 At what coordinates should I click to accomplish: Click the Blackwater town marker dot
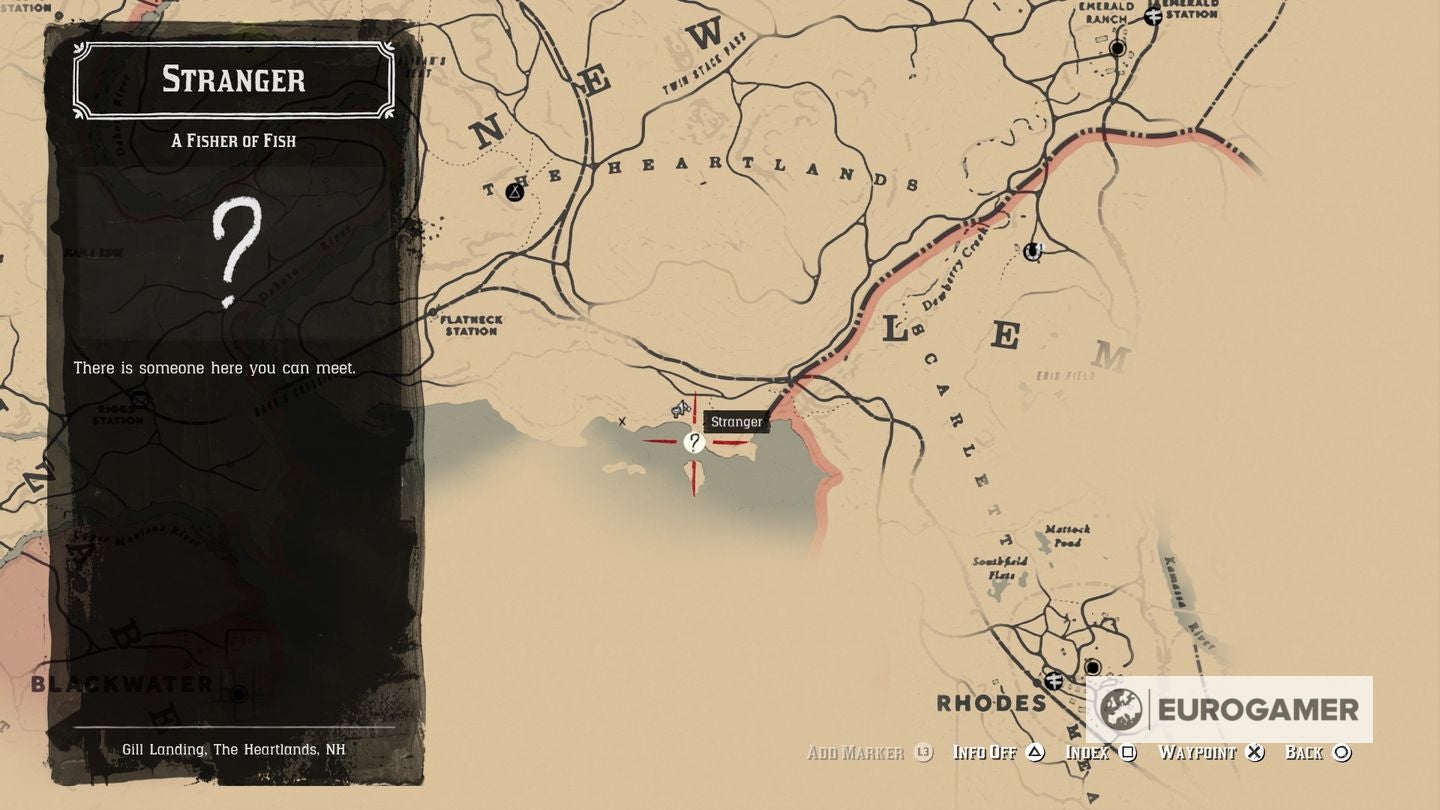coord(237,692)
